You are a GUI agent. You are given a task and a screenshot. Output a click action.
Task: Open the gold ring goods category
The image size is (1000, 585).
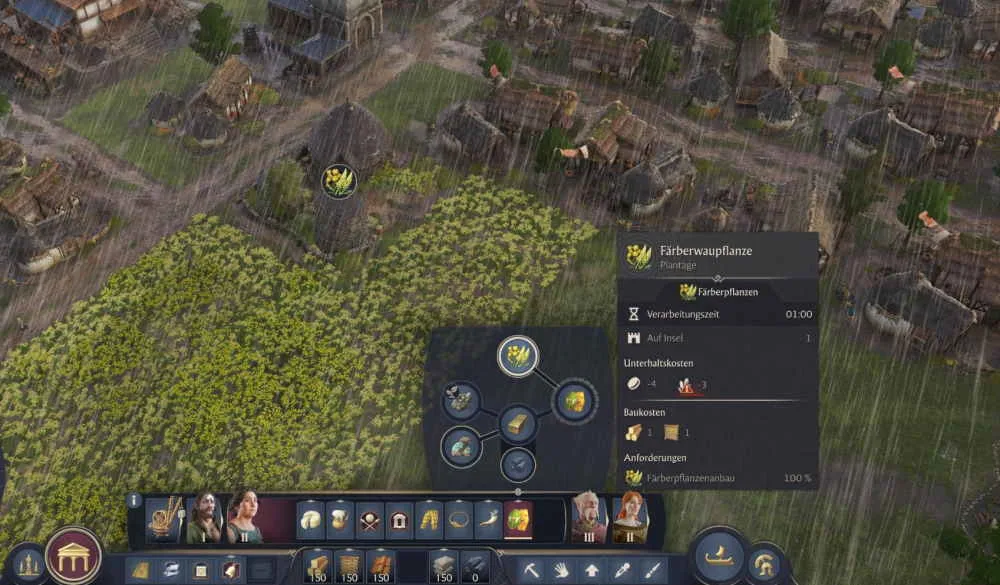(x=459, y=520)
